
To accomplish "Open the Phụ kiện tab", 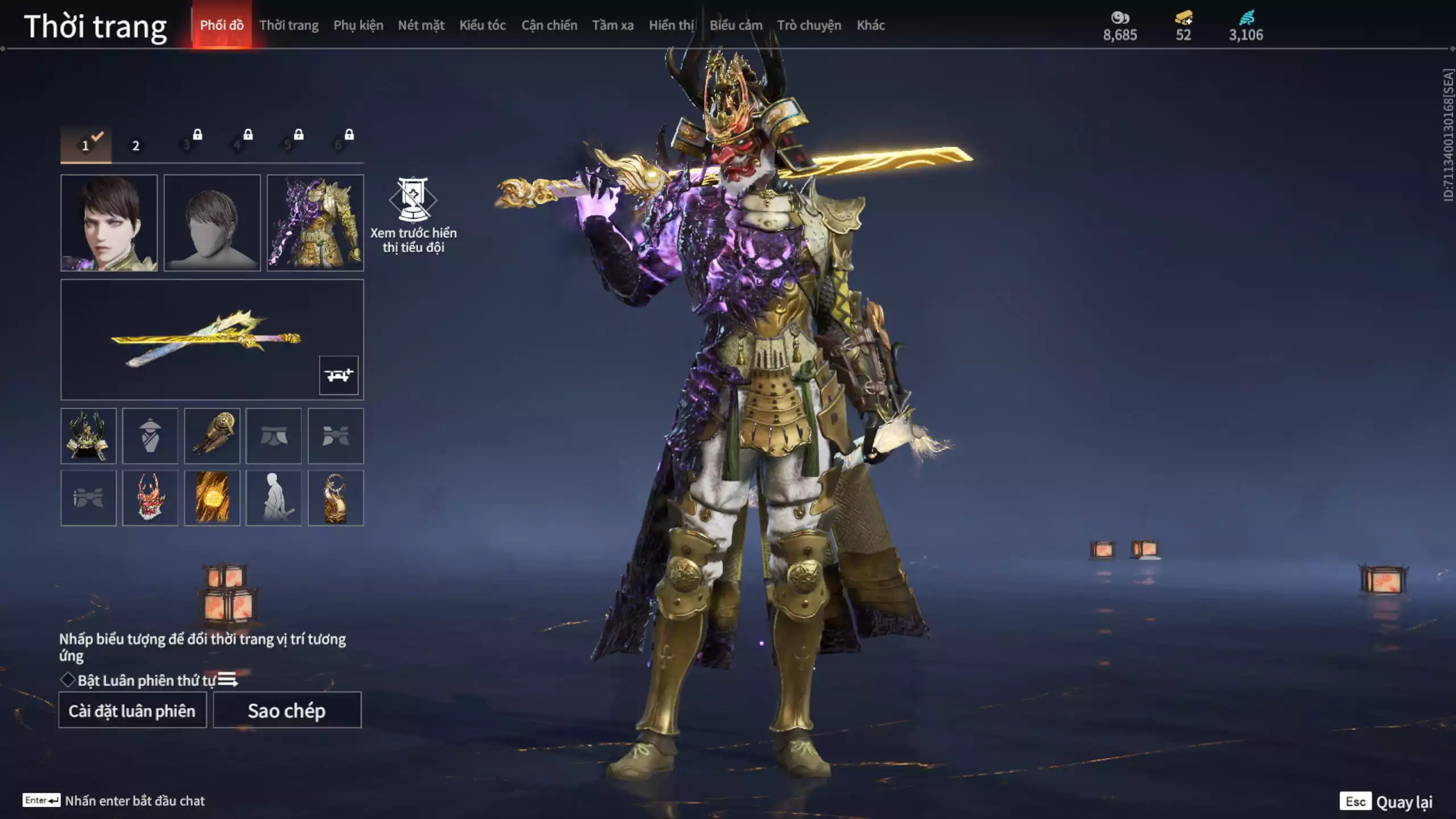I will pos(358,25).
